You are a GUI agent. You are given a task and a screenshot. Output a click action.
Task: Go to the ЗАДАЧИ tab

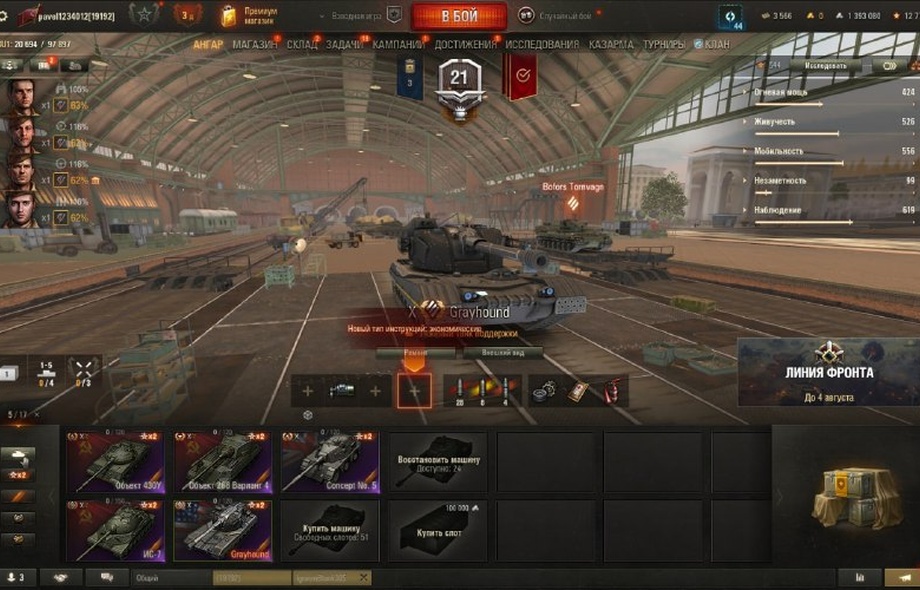pyautogui.click(x=345, y=45)
